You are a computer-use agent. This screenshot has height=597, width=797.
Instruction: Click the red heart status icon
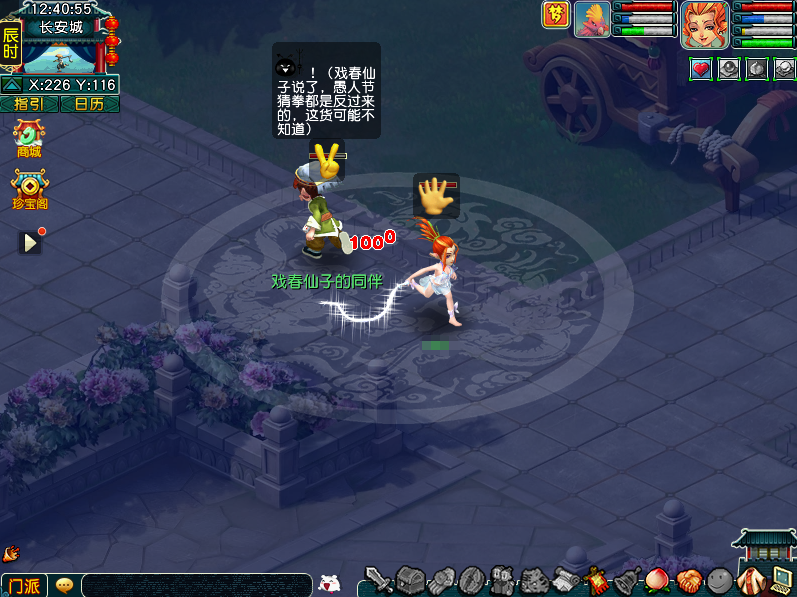point(701,69)
